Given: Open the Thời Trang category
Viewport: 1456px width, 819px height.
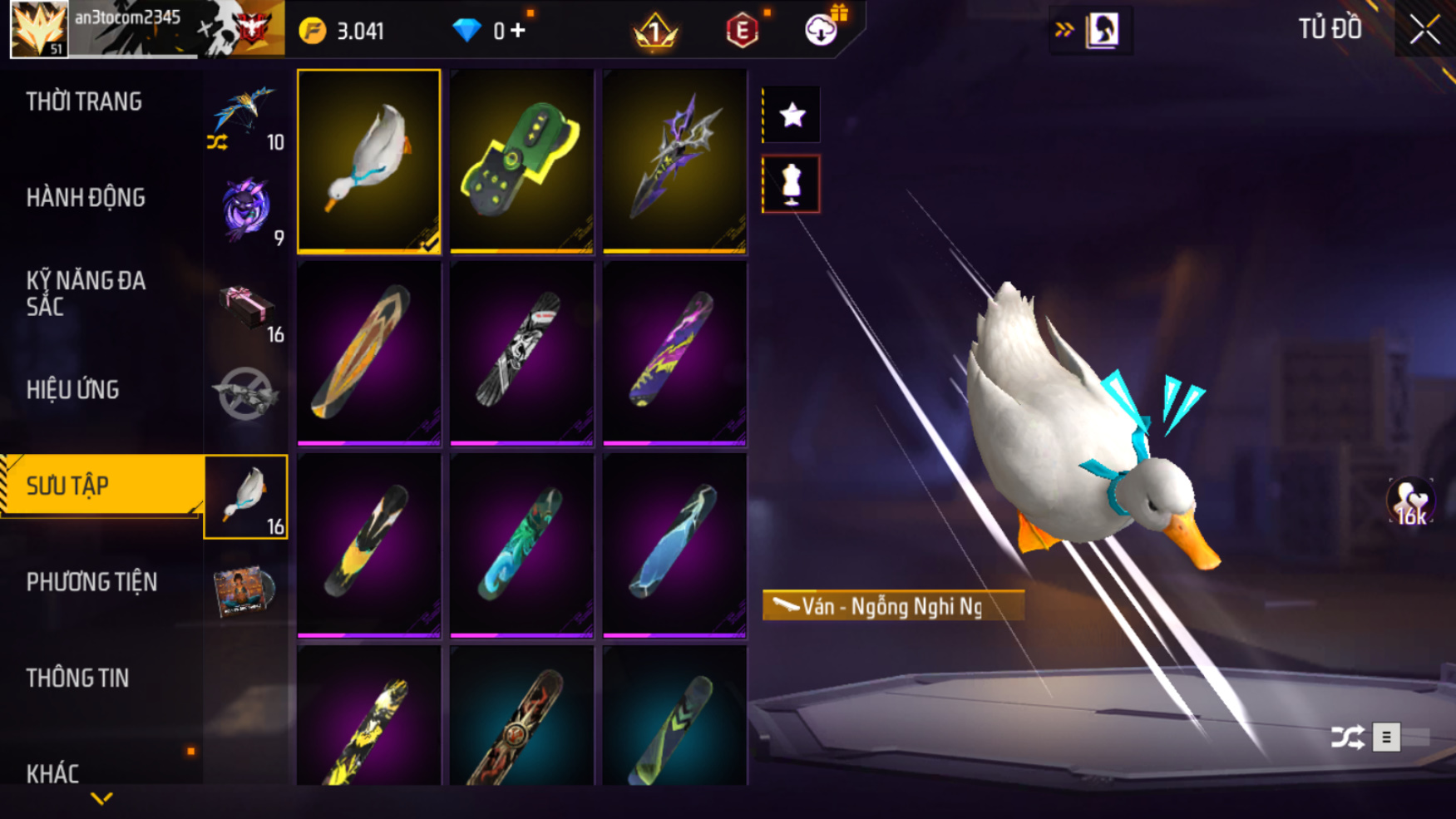Looking at the screenshot, I should 84,102.
